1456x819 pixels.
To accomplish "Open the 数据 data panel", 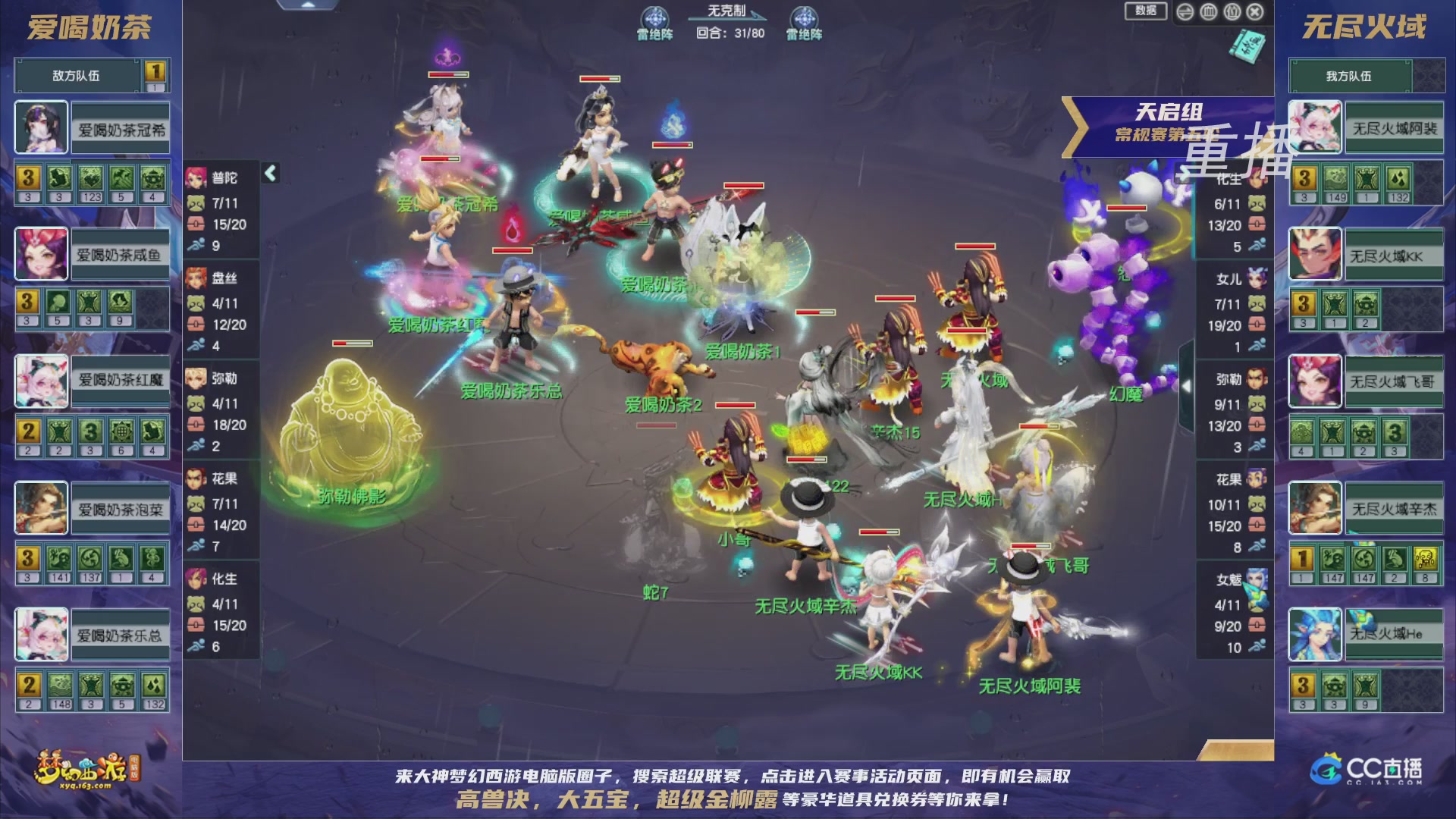I will [x=1146, y=11].
